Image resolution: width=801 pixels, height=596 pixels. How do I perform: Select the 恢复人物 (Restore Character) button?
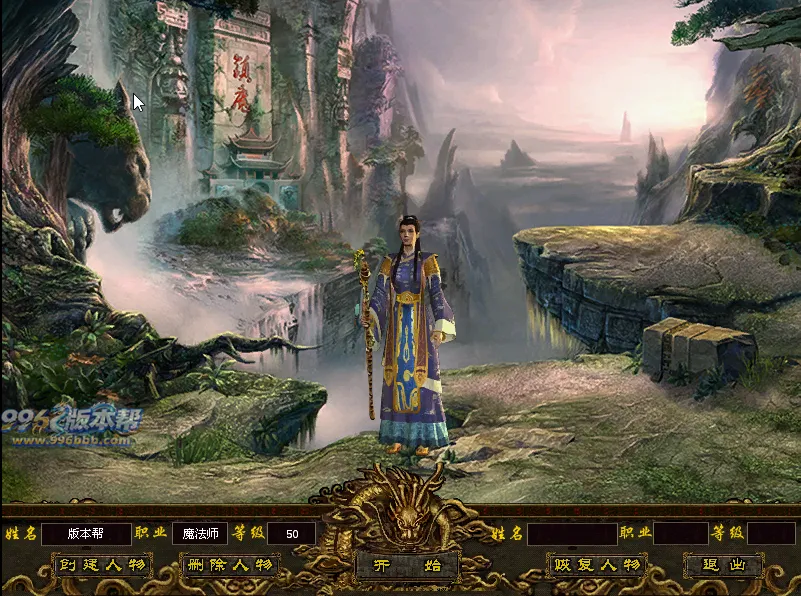(x=596, y=566)
